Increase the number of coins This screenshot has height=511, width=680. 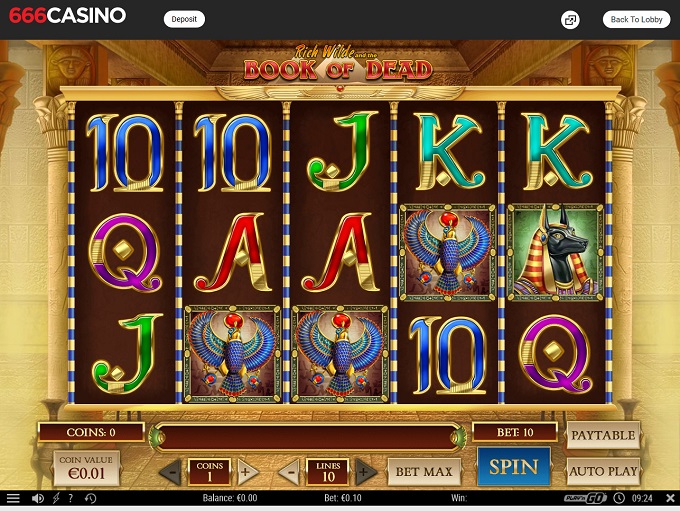pyautogui.click(x=248, y=471)
